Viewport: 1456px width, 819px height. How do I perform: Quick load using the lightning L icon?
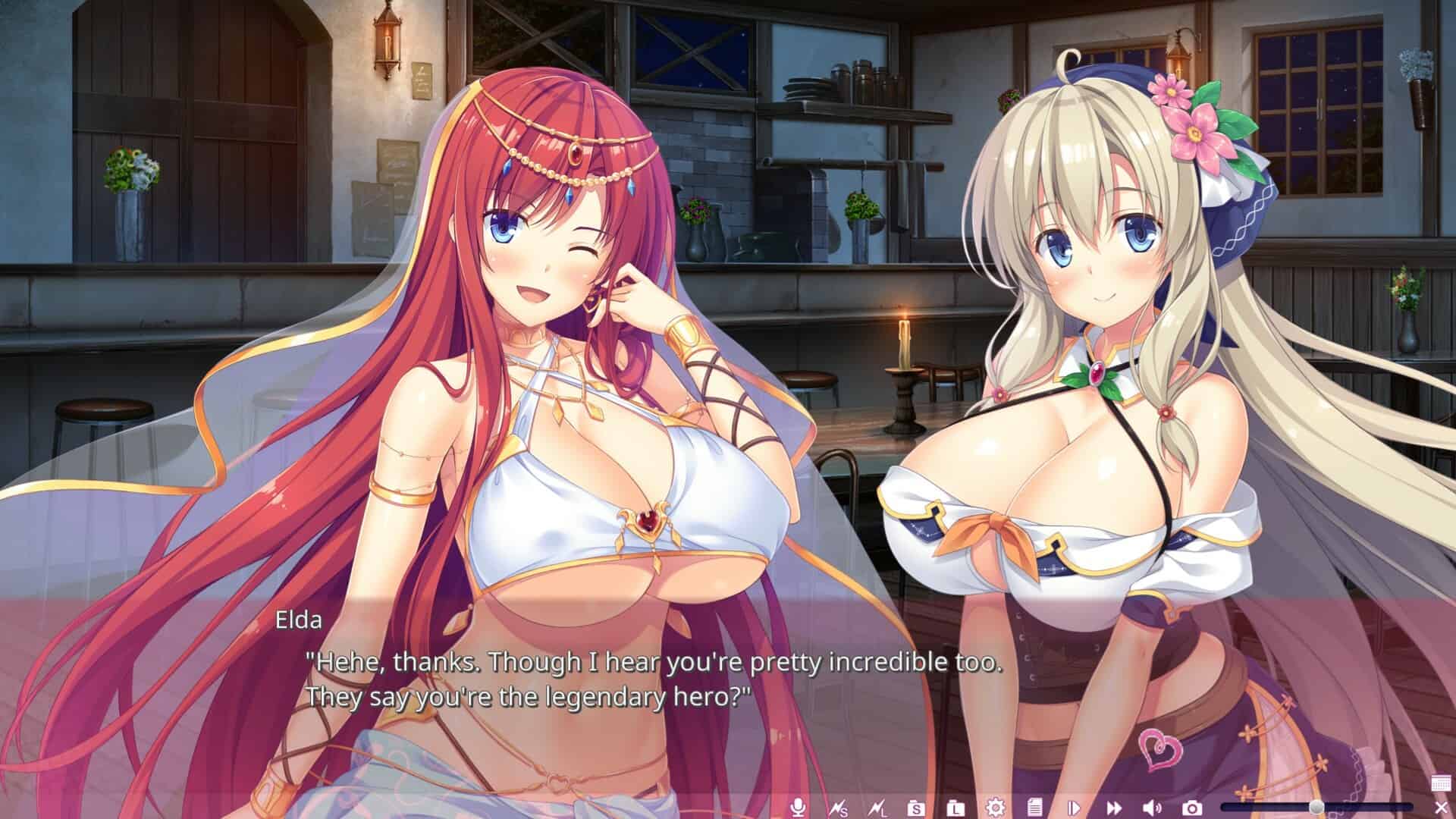(878, 808)
